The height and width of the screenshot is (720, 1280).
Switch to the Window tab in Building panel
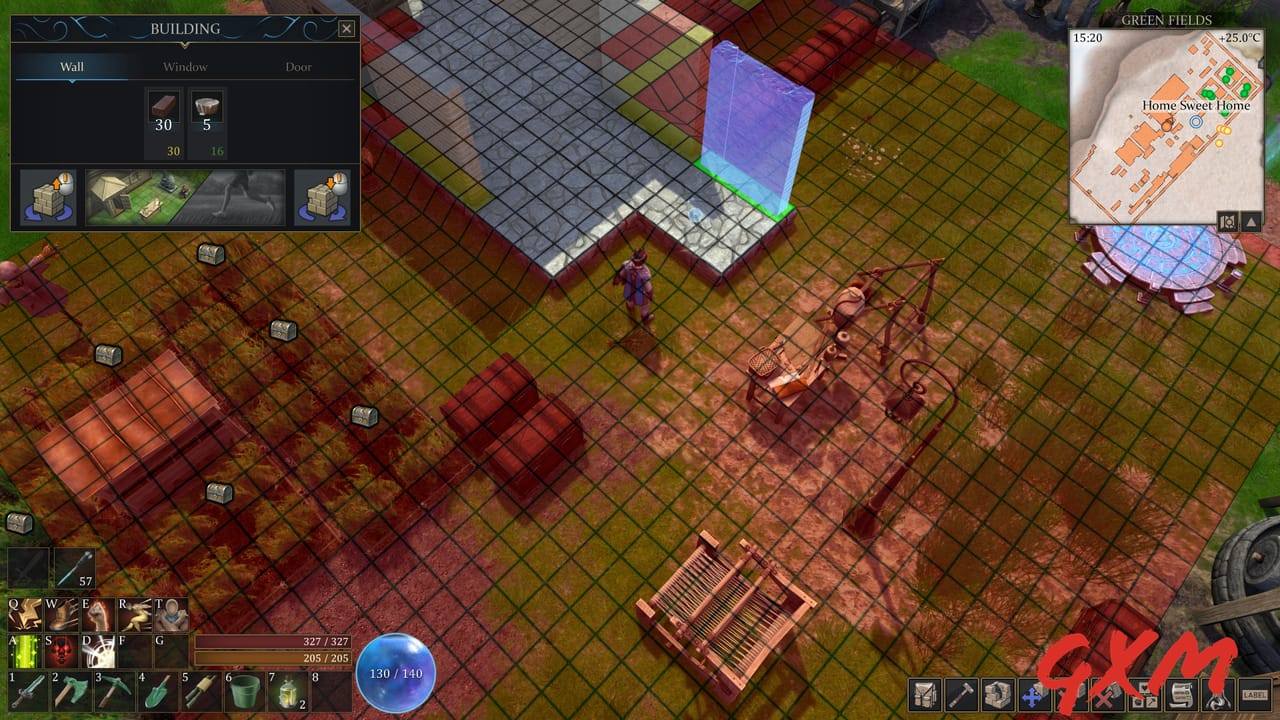[x=186, y=66]
